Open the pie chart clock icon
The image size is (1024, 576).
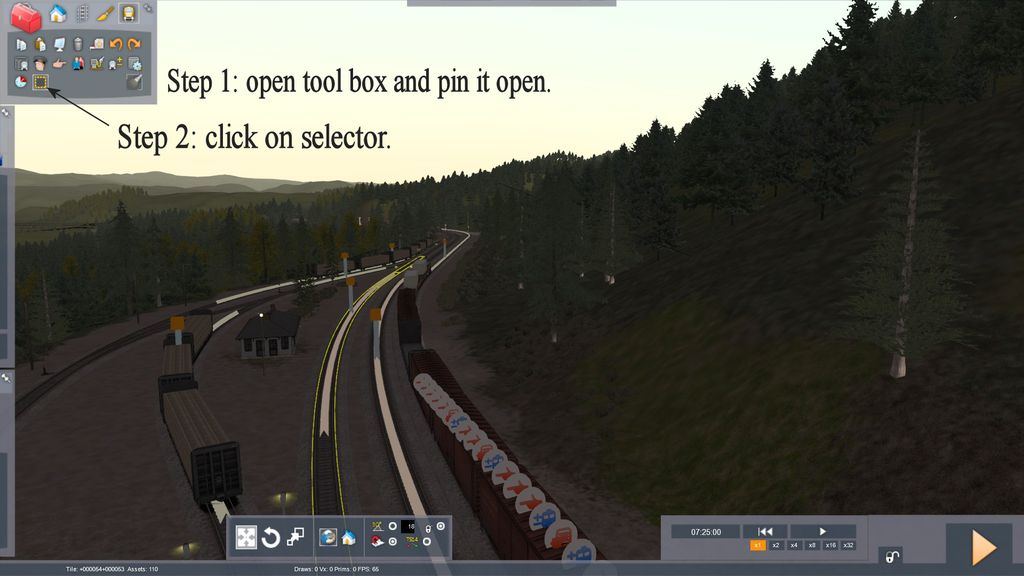click(x=21, y=82)
